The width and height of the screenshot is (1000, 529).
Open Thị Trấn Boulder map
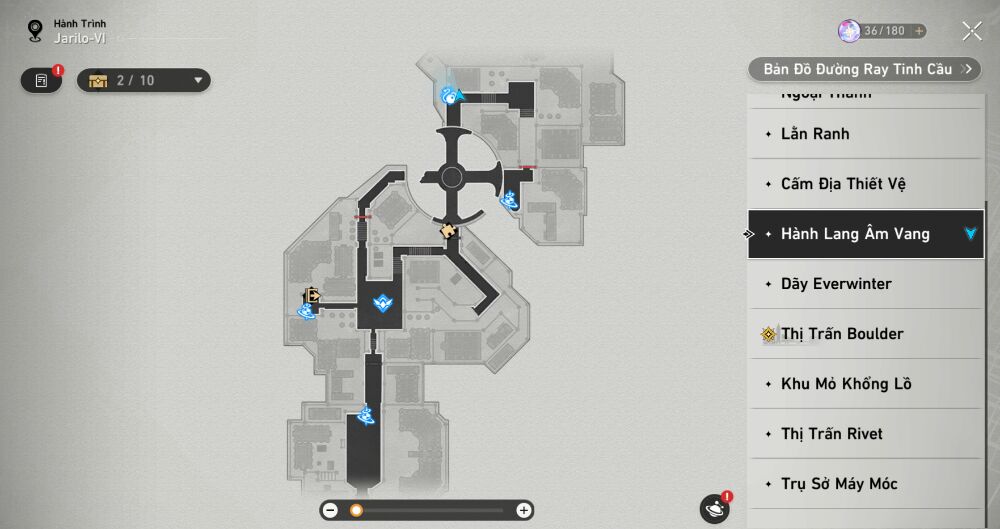pos(865,334)
